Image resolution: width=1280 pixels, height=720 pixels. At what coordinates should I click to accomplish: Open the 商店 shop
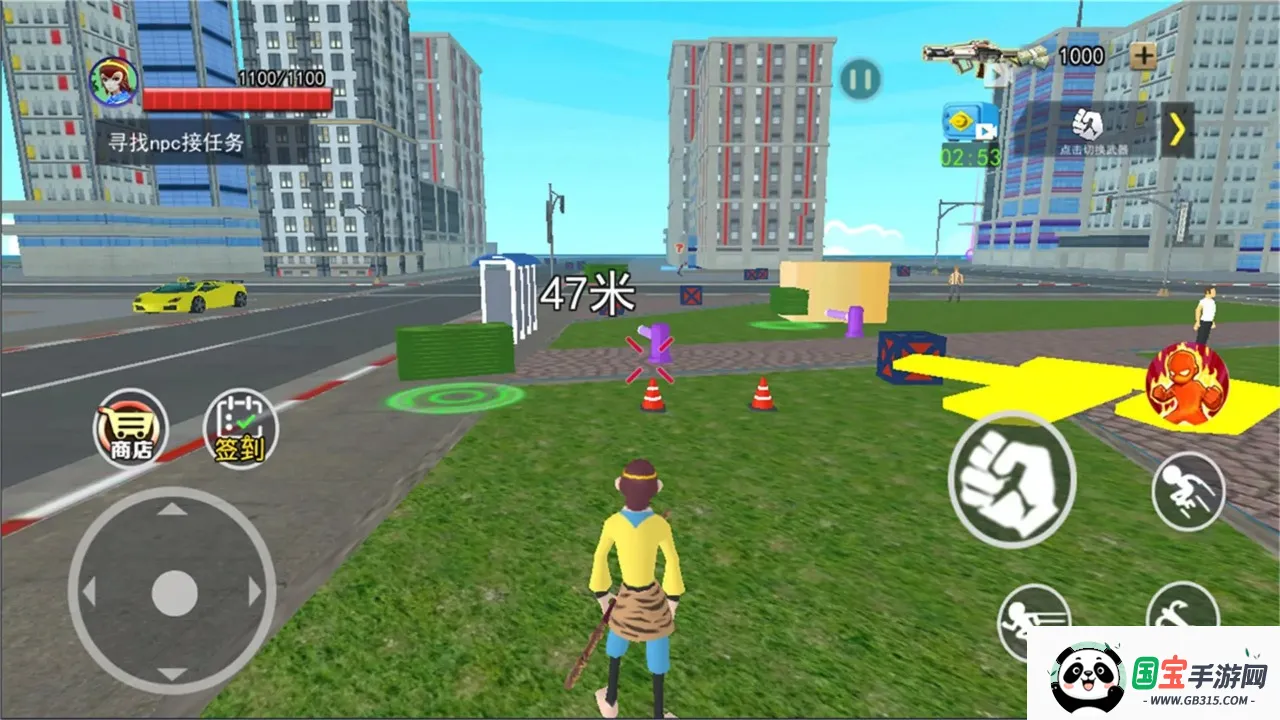click(x=131, y=429)
